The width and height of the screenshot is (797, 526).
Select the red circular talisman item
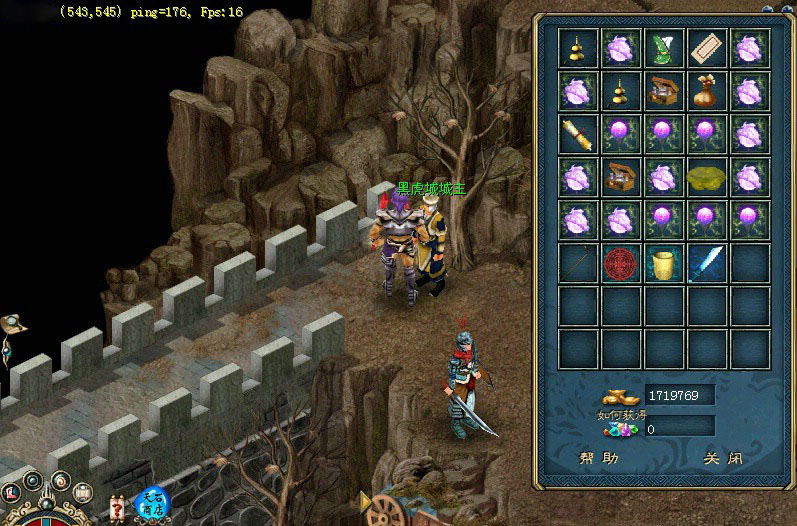(621, 264)
